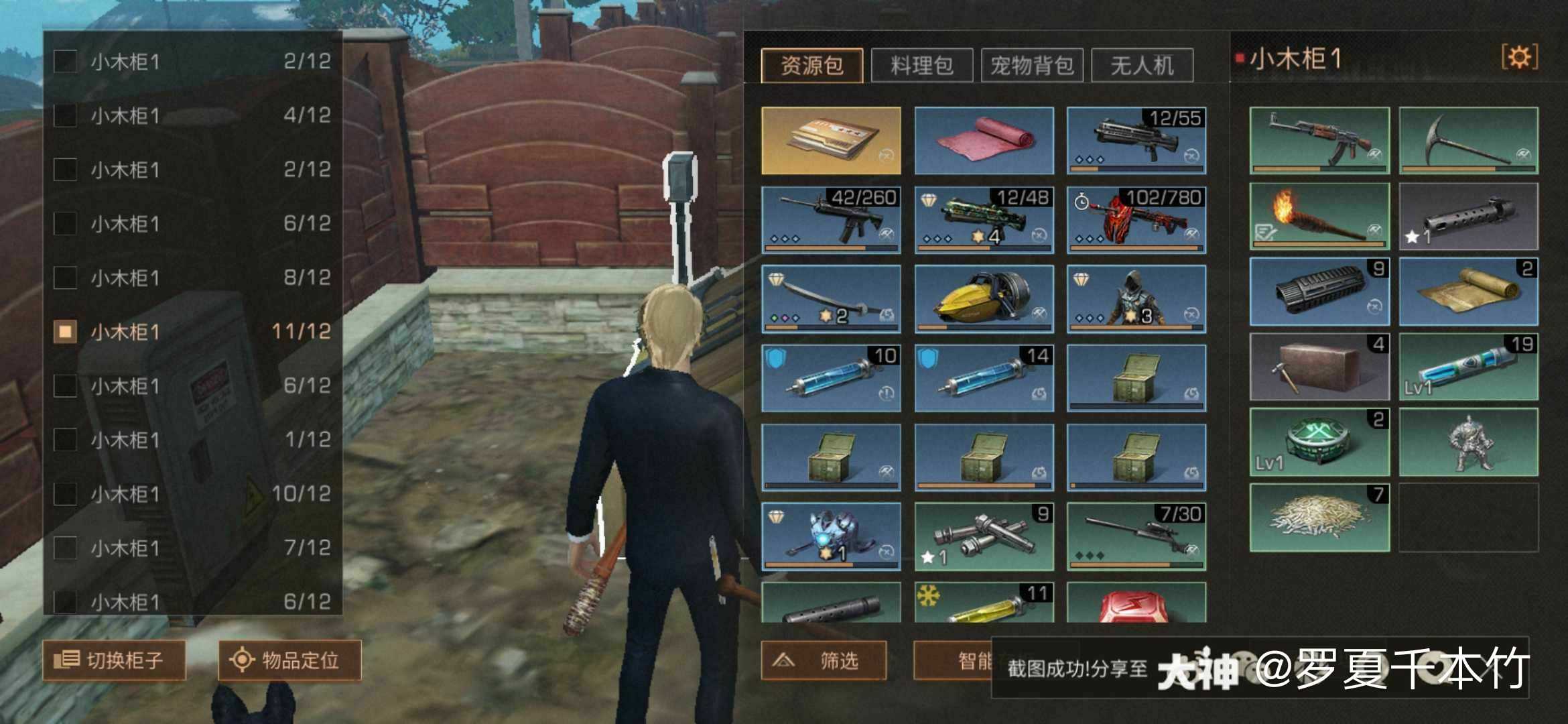This screenshot has width=1568, height=724.
Task: Check the box for the first 小木柜1 entry
Action: click(65, 60)
